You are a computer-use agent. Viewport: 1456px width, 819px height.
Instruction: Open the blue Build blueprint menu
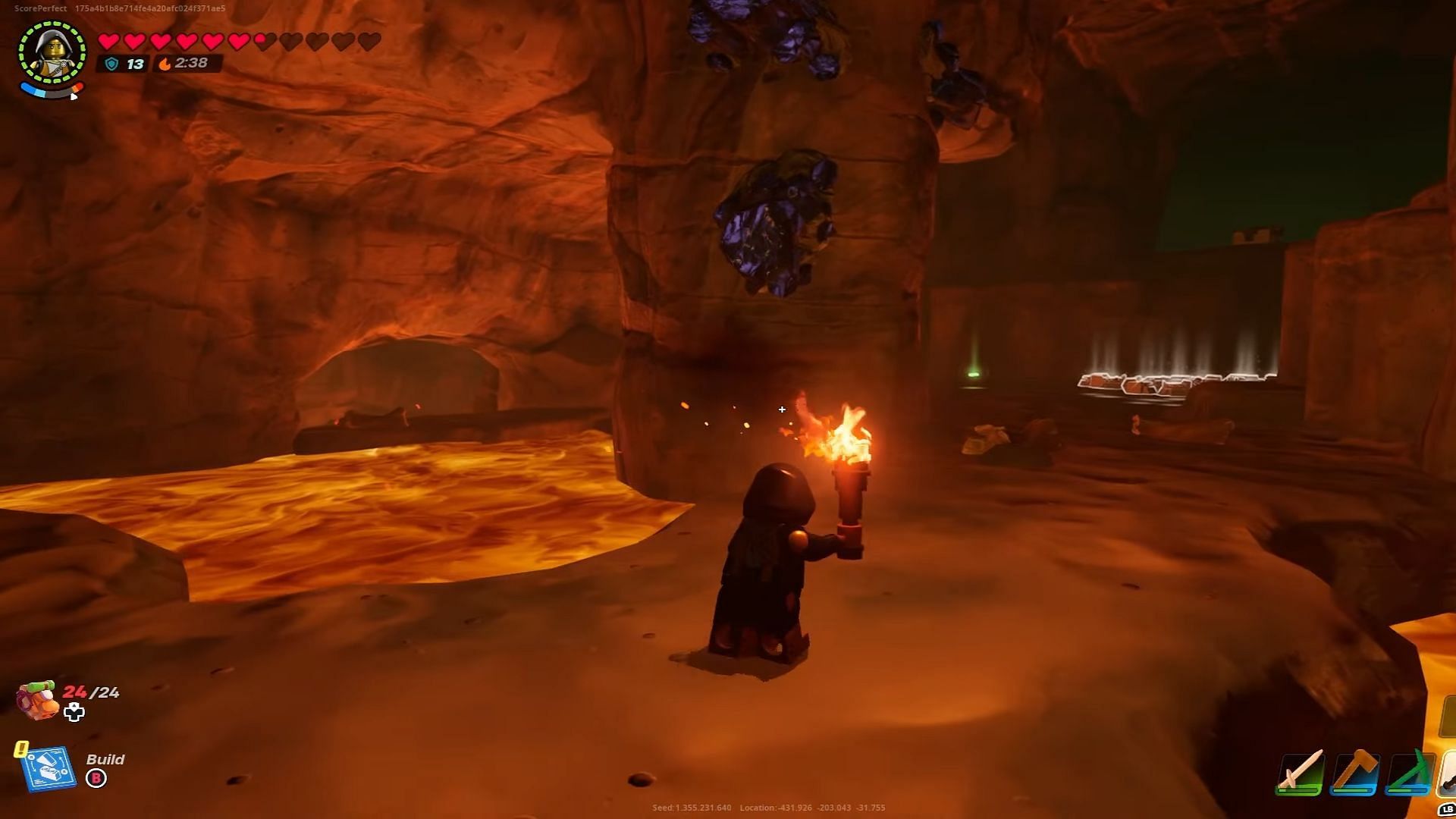coord(49,769)
